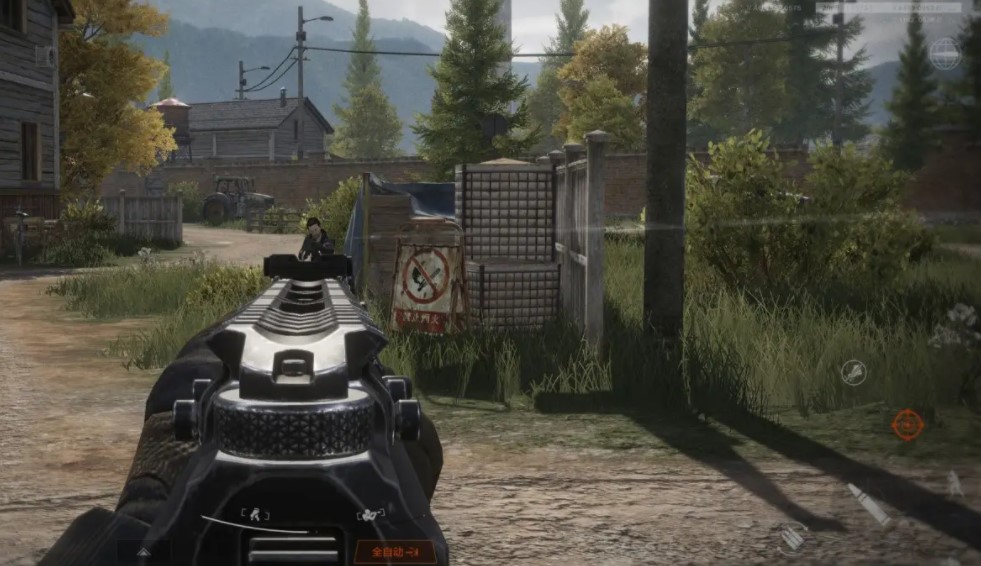
Task: Toggle the bracketed running figure icon
Action: coord(254,516)
